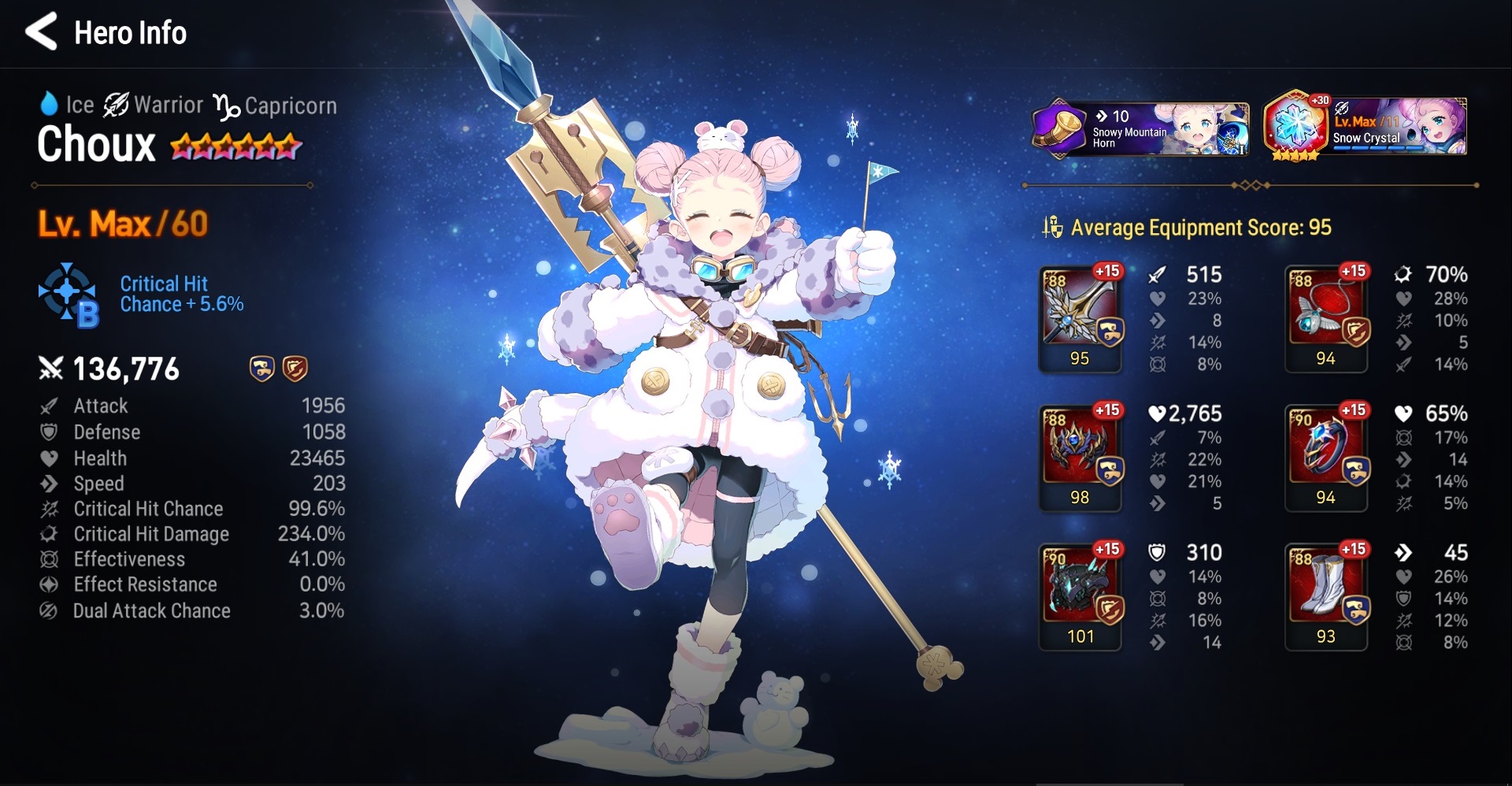Click the Critical Hit Chance imprint icon
Image resolution: width=1512 pixels, height=786 pixels.
pos(69,295)
